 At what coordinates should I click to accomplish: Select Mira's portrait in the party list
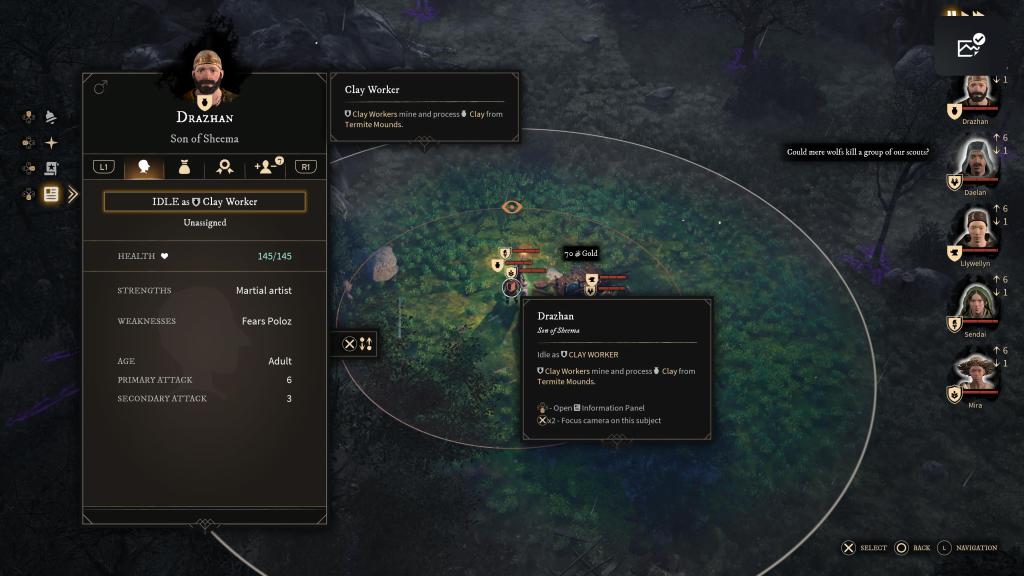coord(976,372)
